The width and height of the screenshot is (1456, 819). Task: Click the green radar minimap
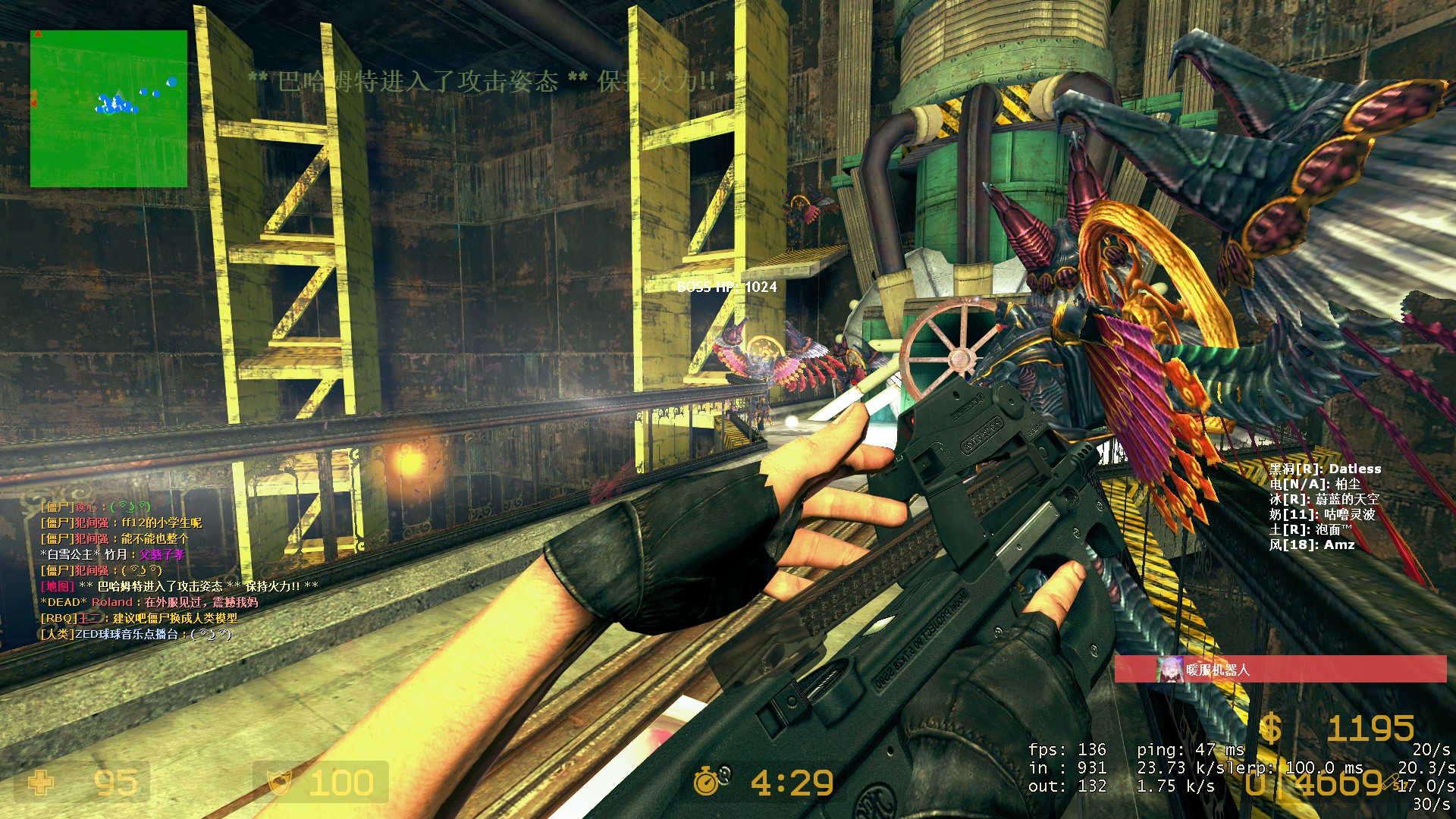click(108, 108)
